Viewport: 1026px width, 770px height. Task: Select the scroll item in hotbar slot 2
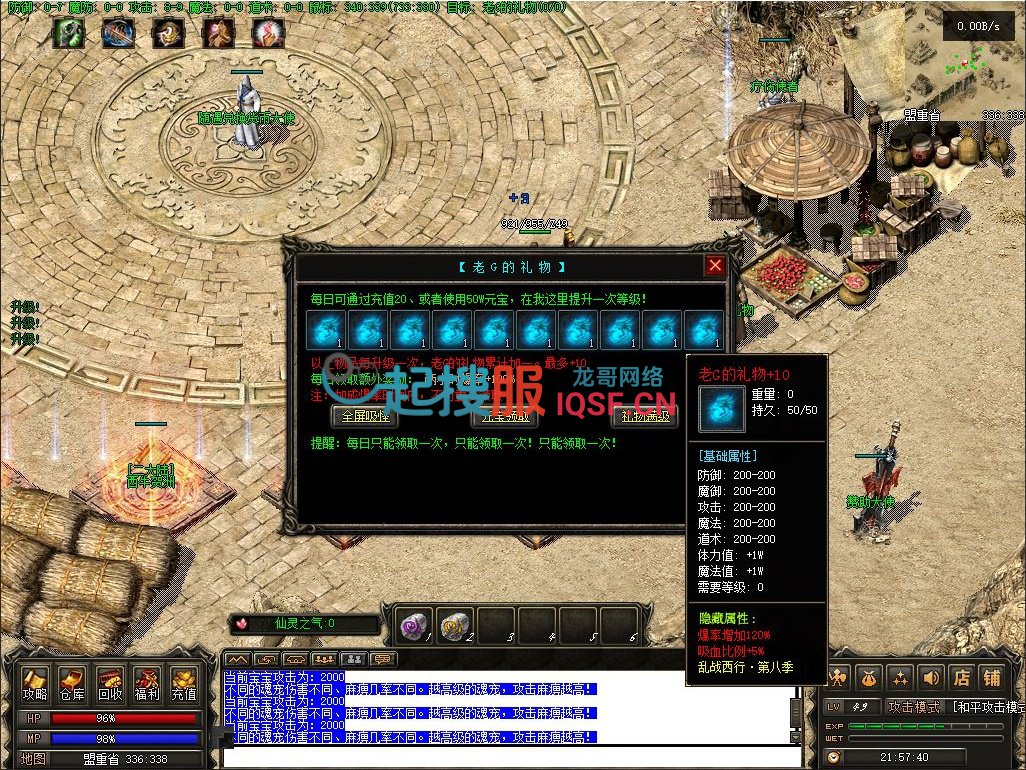(455, 625)
